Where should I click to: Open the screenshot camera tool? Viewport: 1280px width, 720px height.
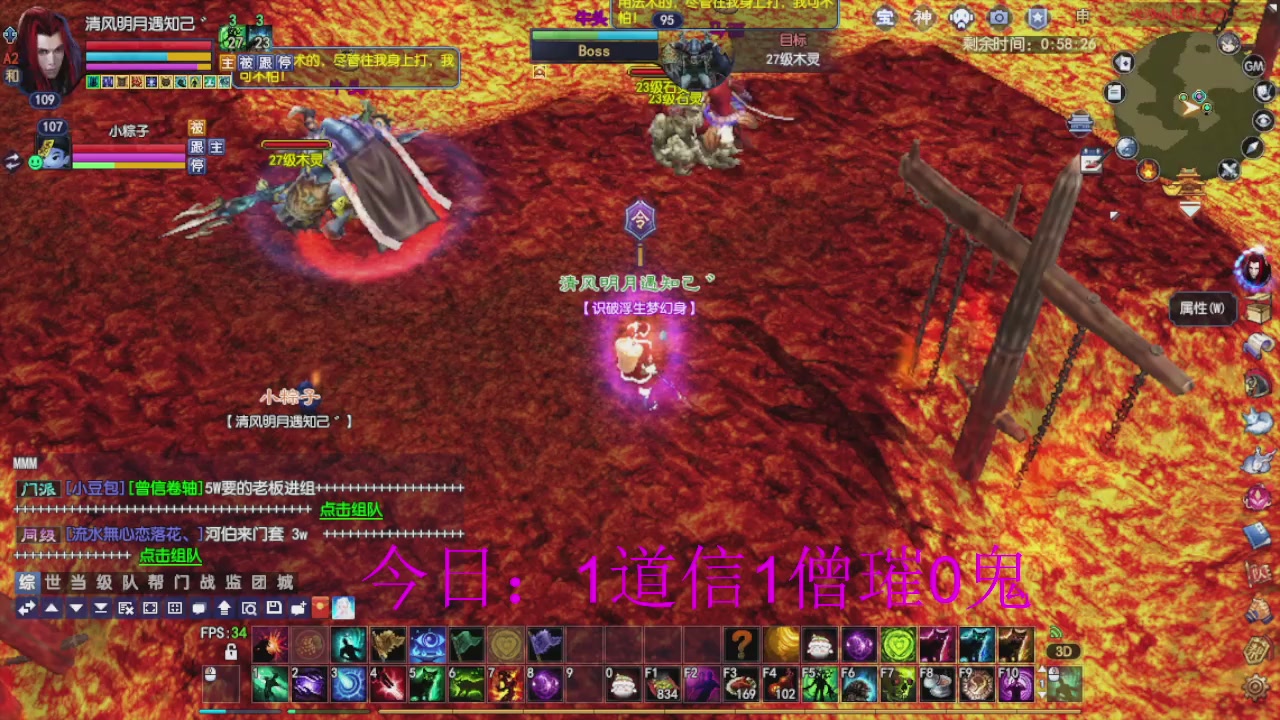[x=999, y=17]
